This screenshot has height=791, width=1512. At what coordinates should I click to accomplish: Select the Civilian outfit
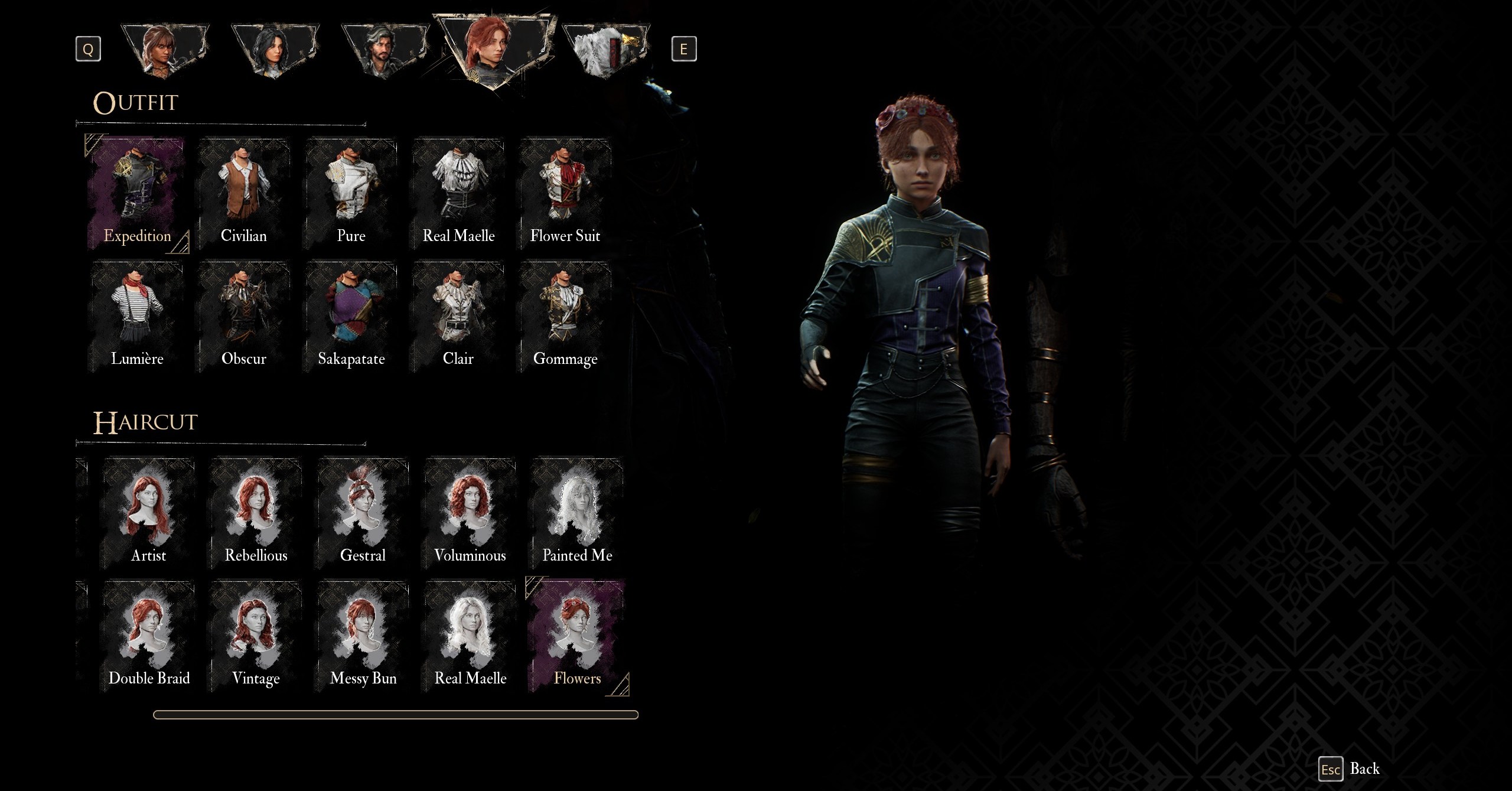point(244,194)
